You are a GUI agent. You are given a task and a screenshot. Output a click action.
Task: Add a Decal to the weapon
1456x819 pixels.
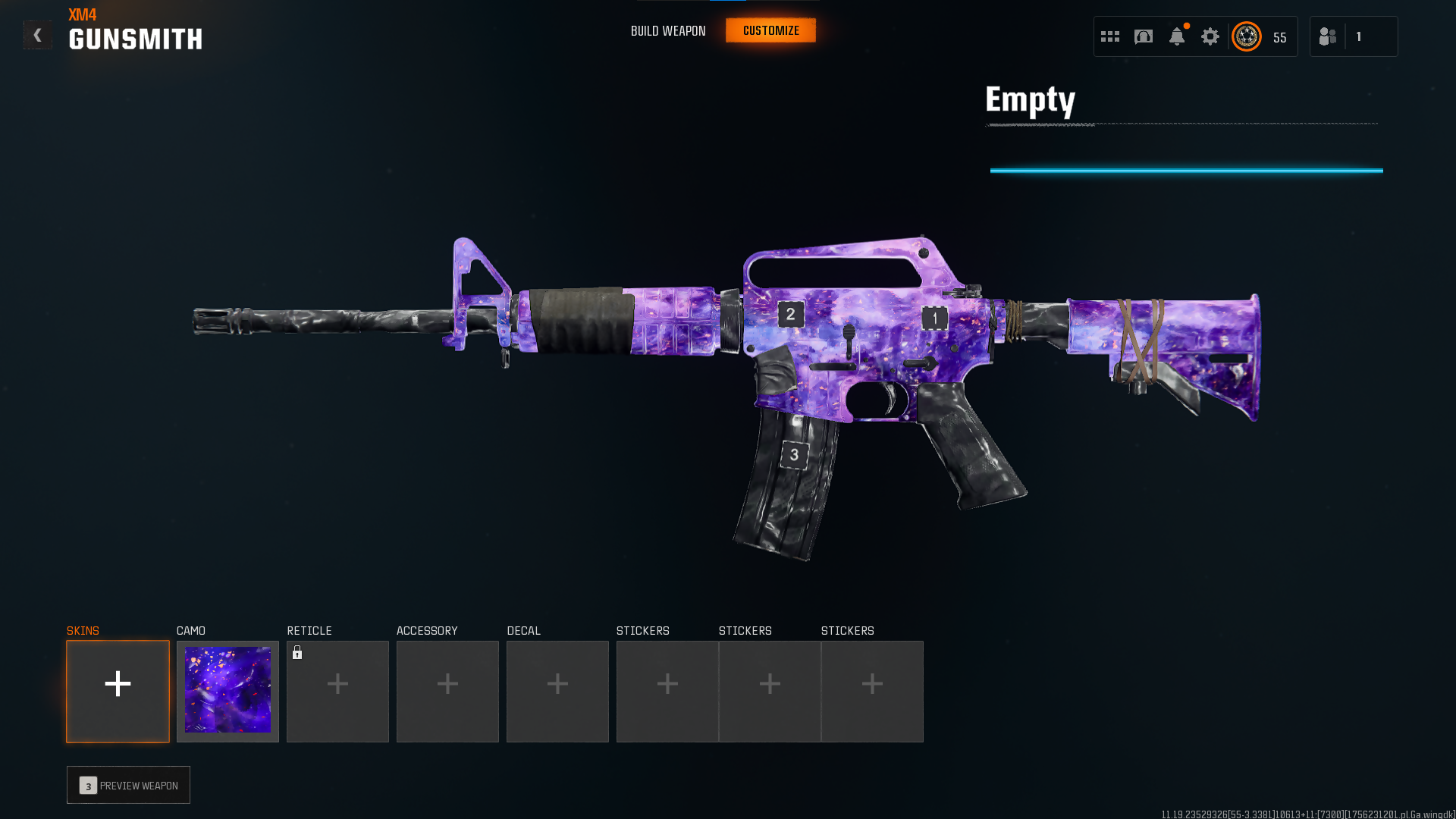(x=557, y=691)
